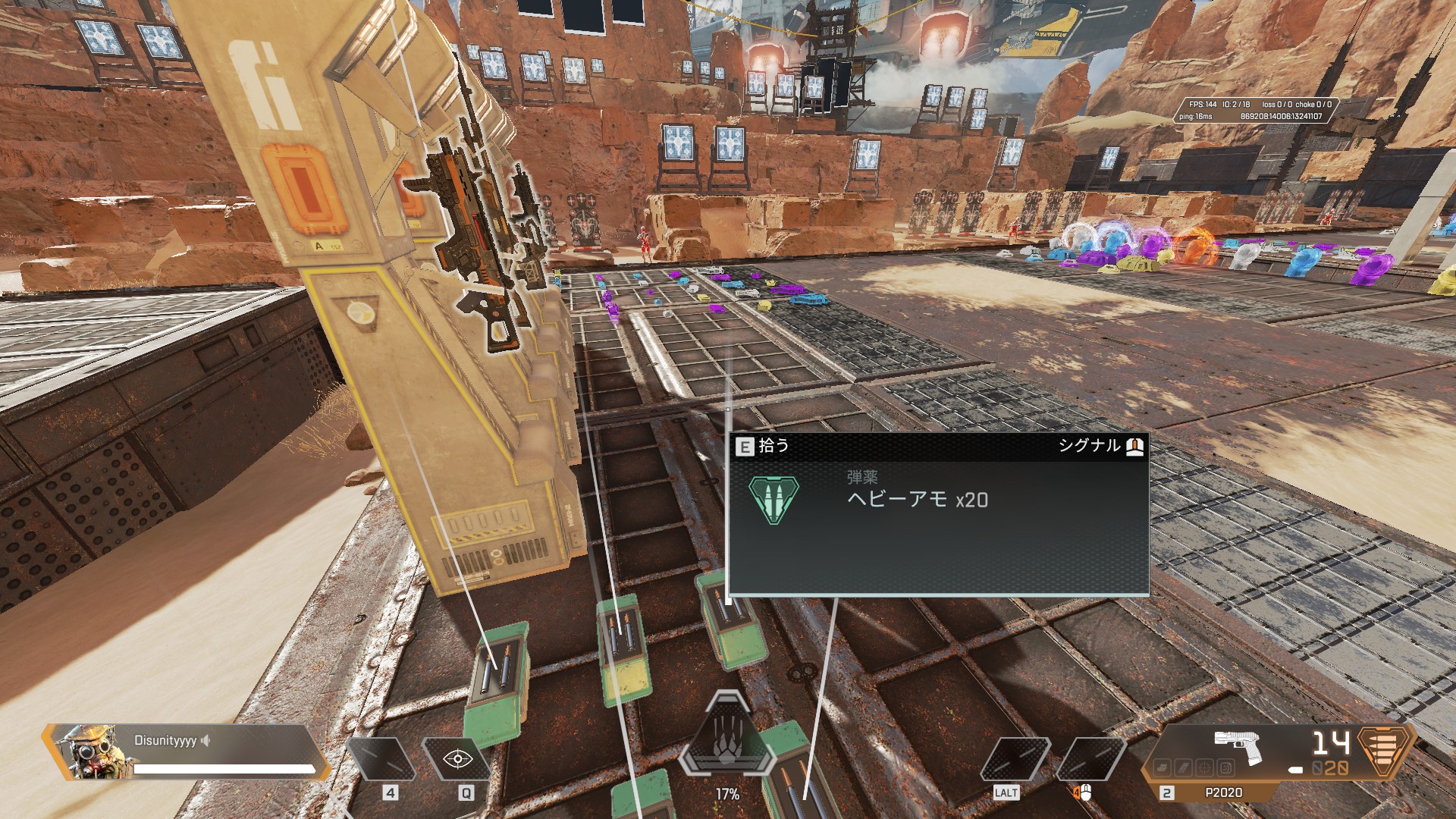Activate the eye-shaped tactical scan ability
Screen dimensions: 1456x819
pos(458,758)
